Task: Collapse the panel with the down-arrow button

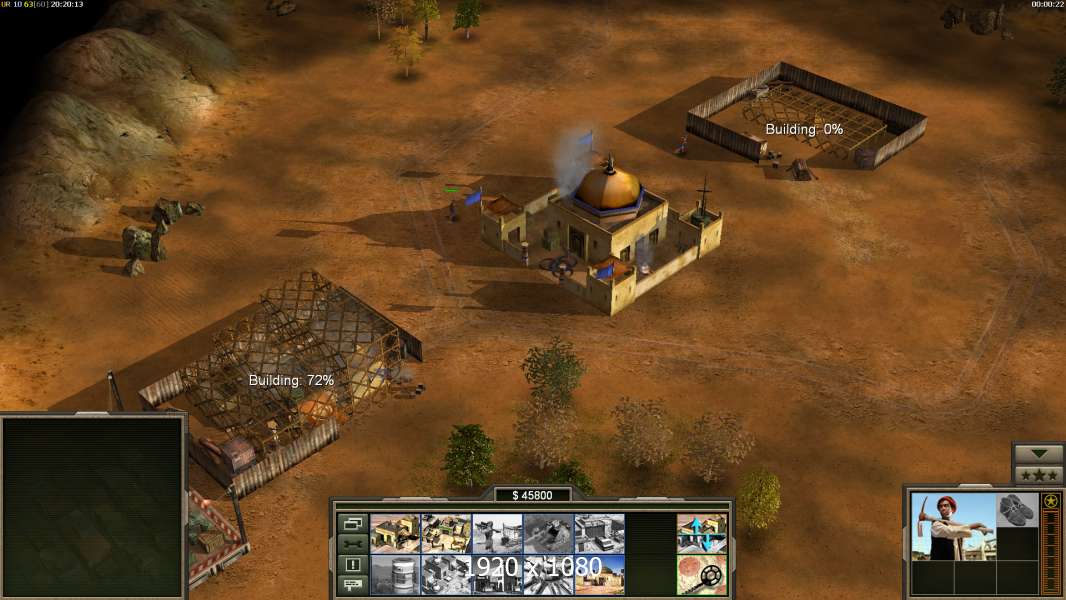Action: [1038, 454]
